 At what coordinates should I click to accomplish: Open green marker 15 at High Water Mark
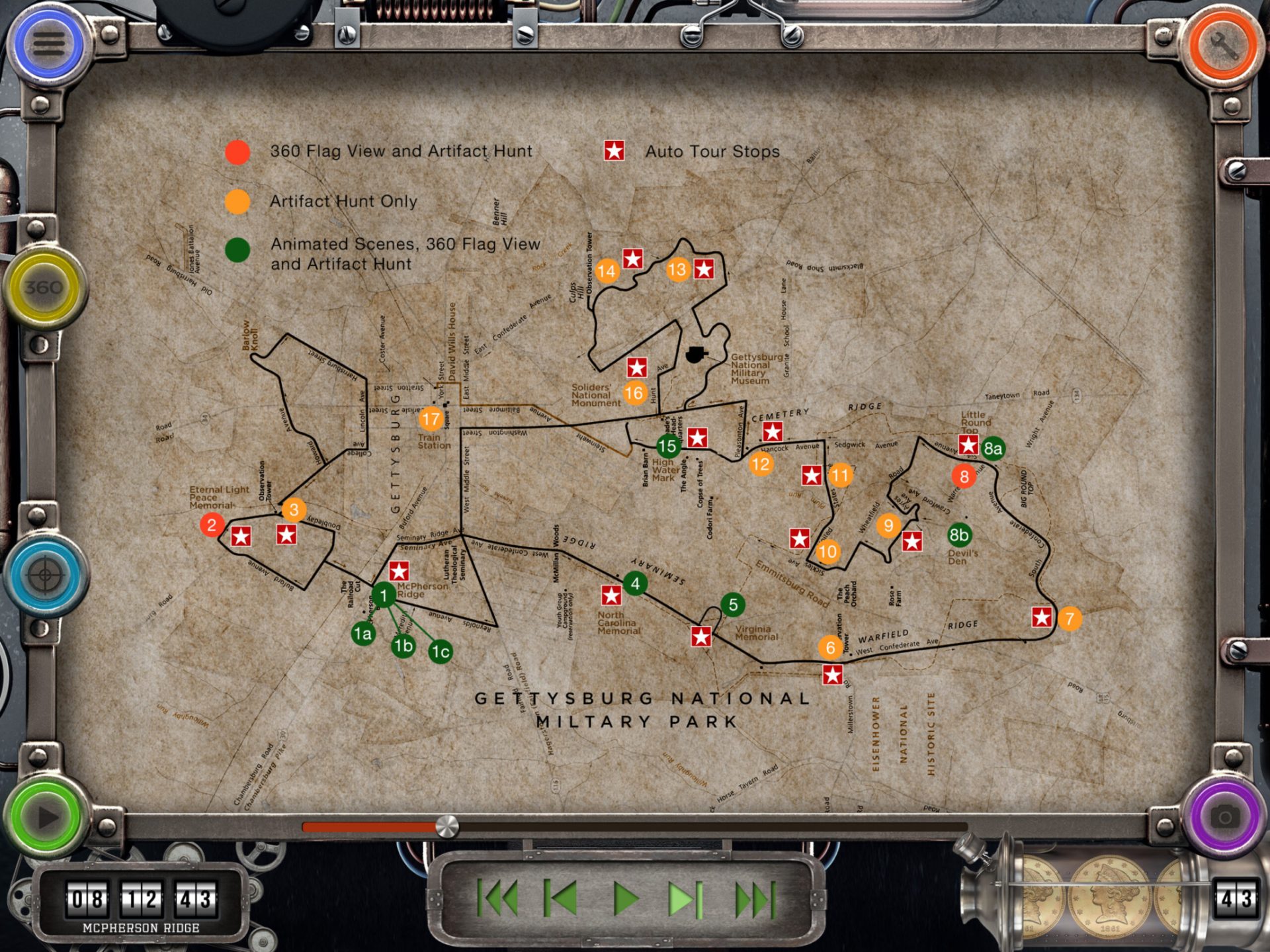(x=668, y=446)
